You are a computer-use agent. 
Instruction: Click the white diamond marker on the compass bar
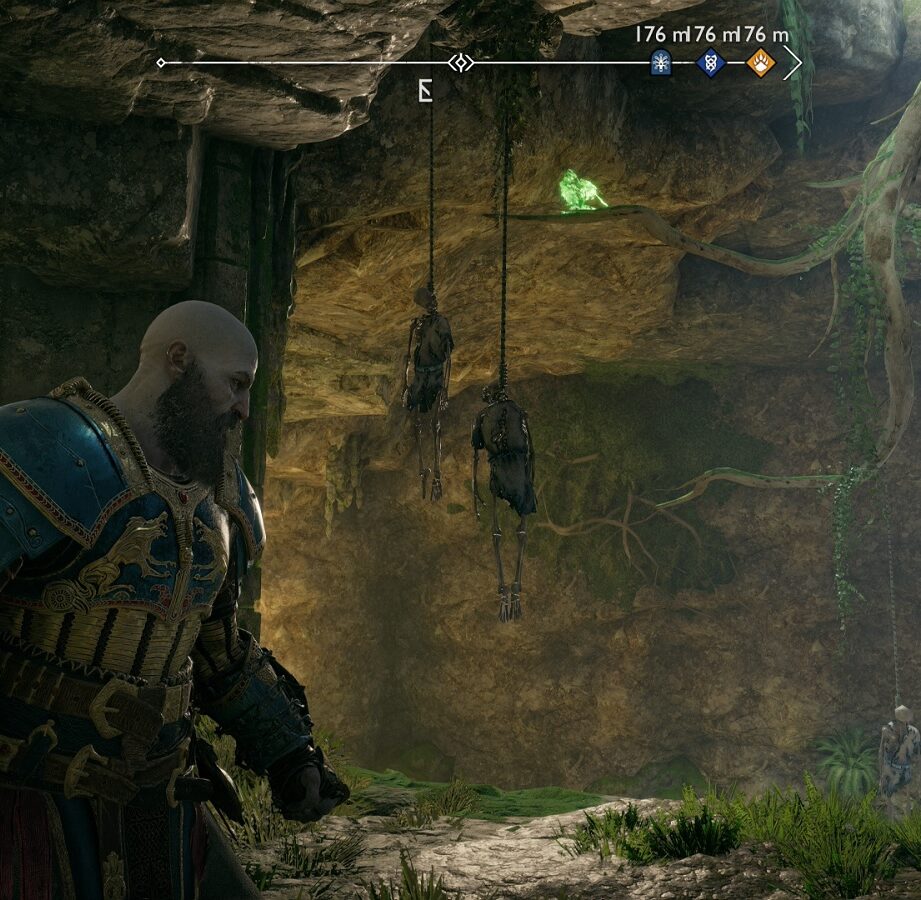461,63
